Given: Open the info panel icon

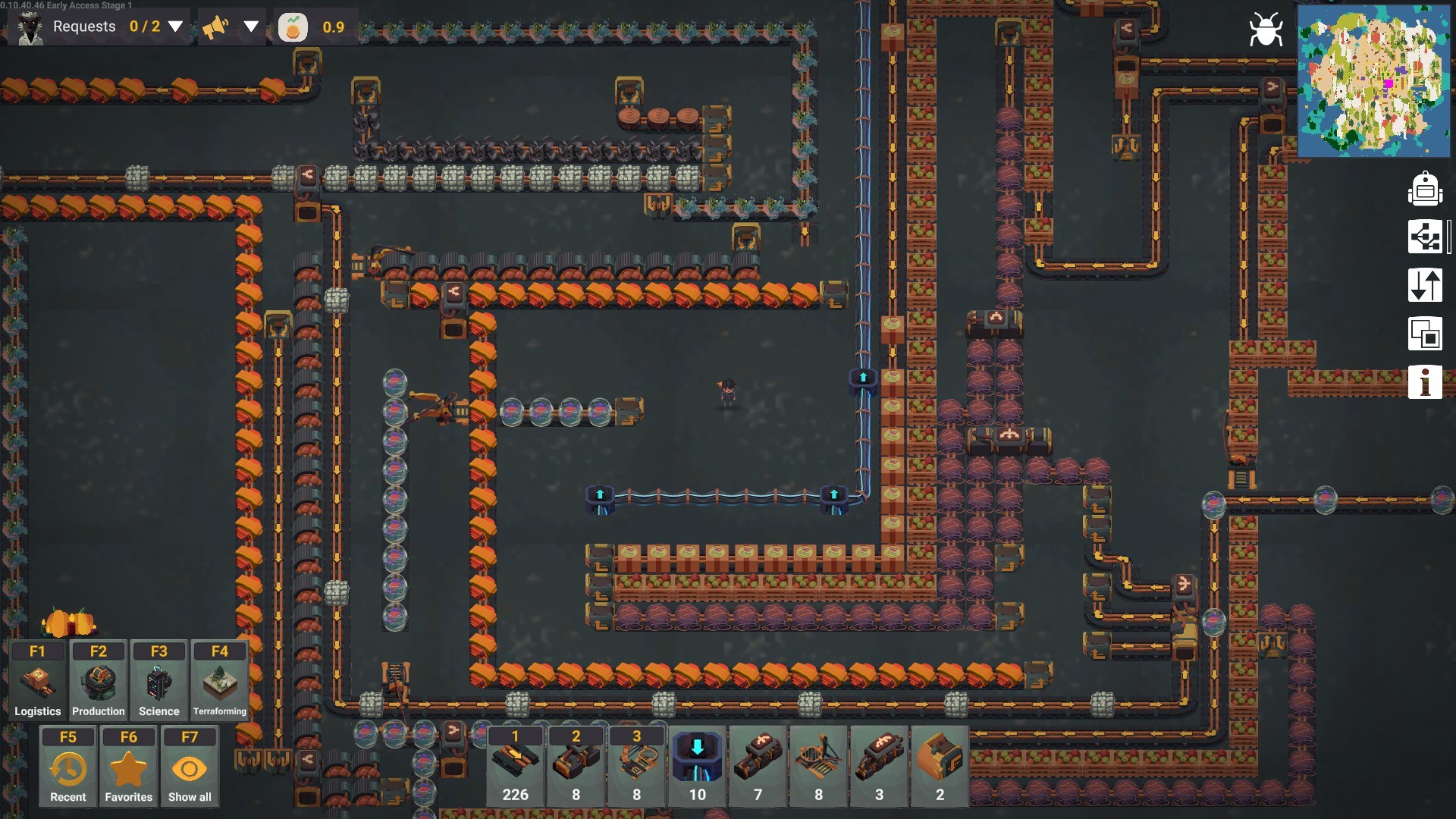Looking at the screenshot, I should point(1425,381).
